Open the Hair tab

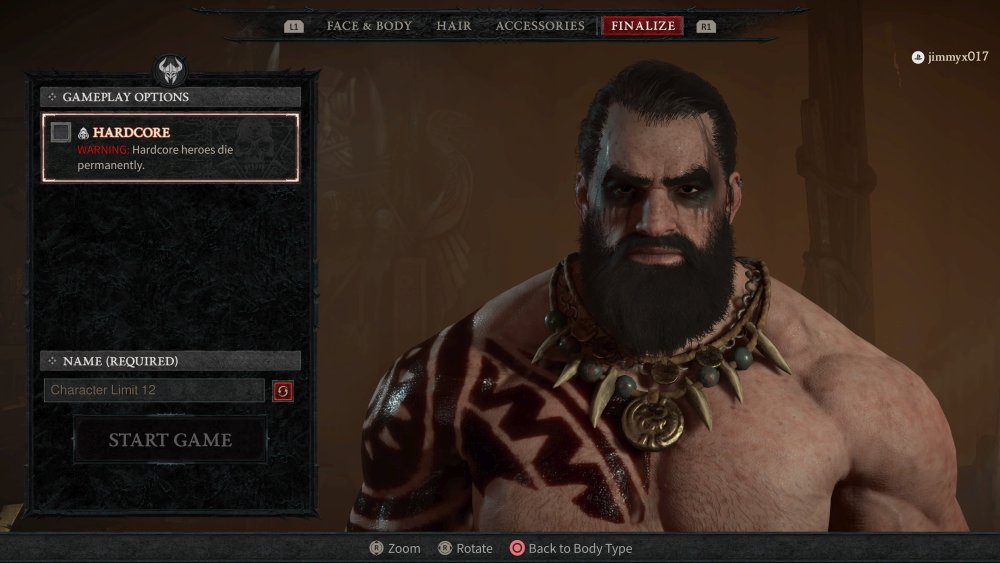454,26
